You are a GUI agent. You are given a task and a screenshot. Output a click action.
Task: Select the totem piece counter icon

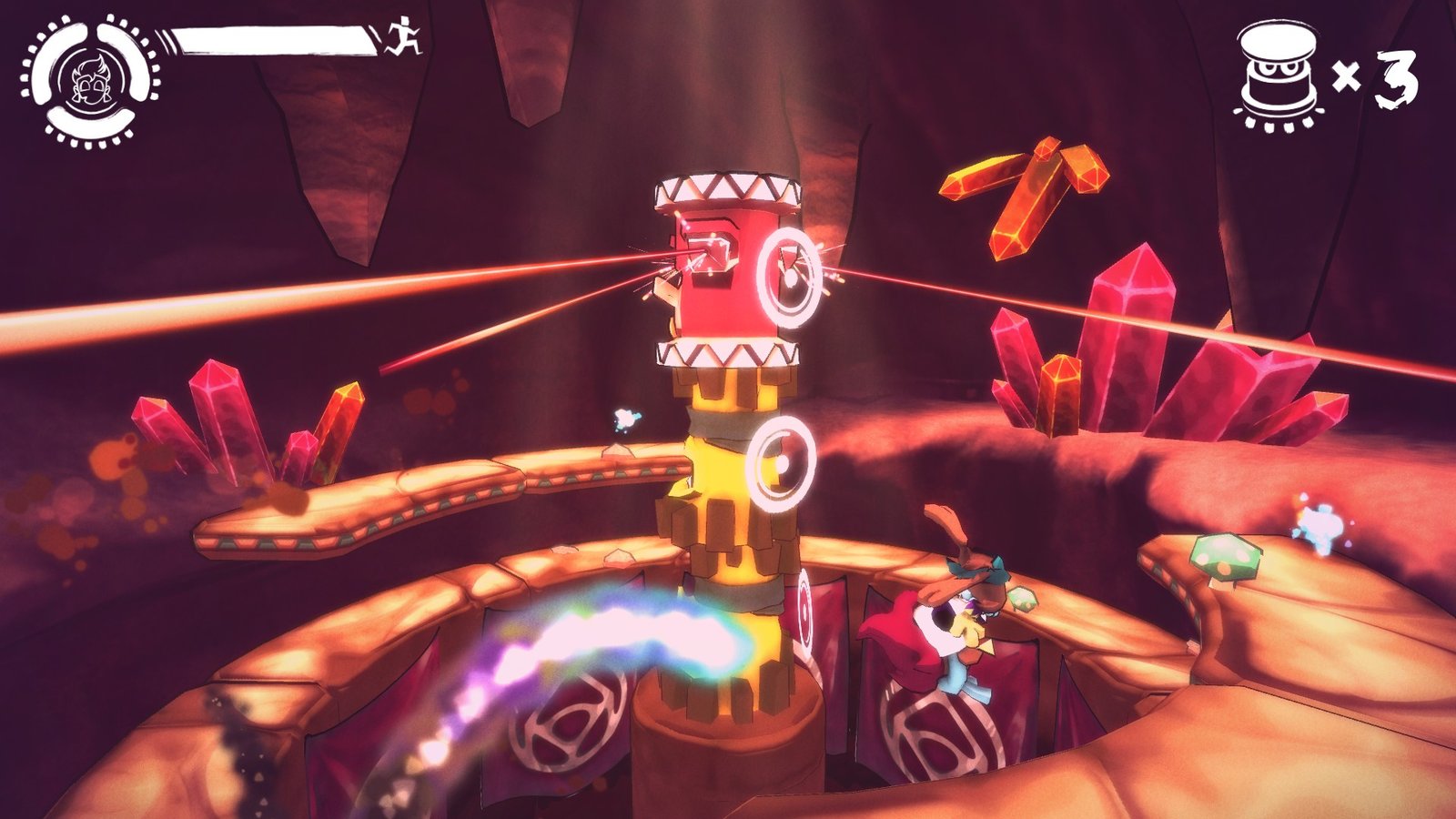click(x=1279, y=76)
